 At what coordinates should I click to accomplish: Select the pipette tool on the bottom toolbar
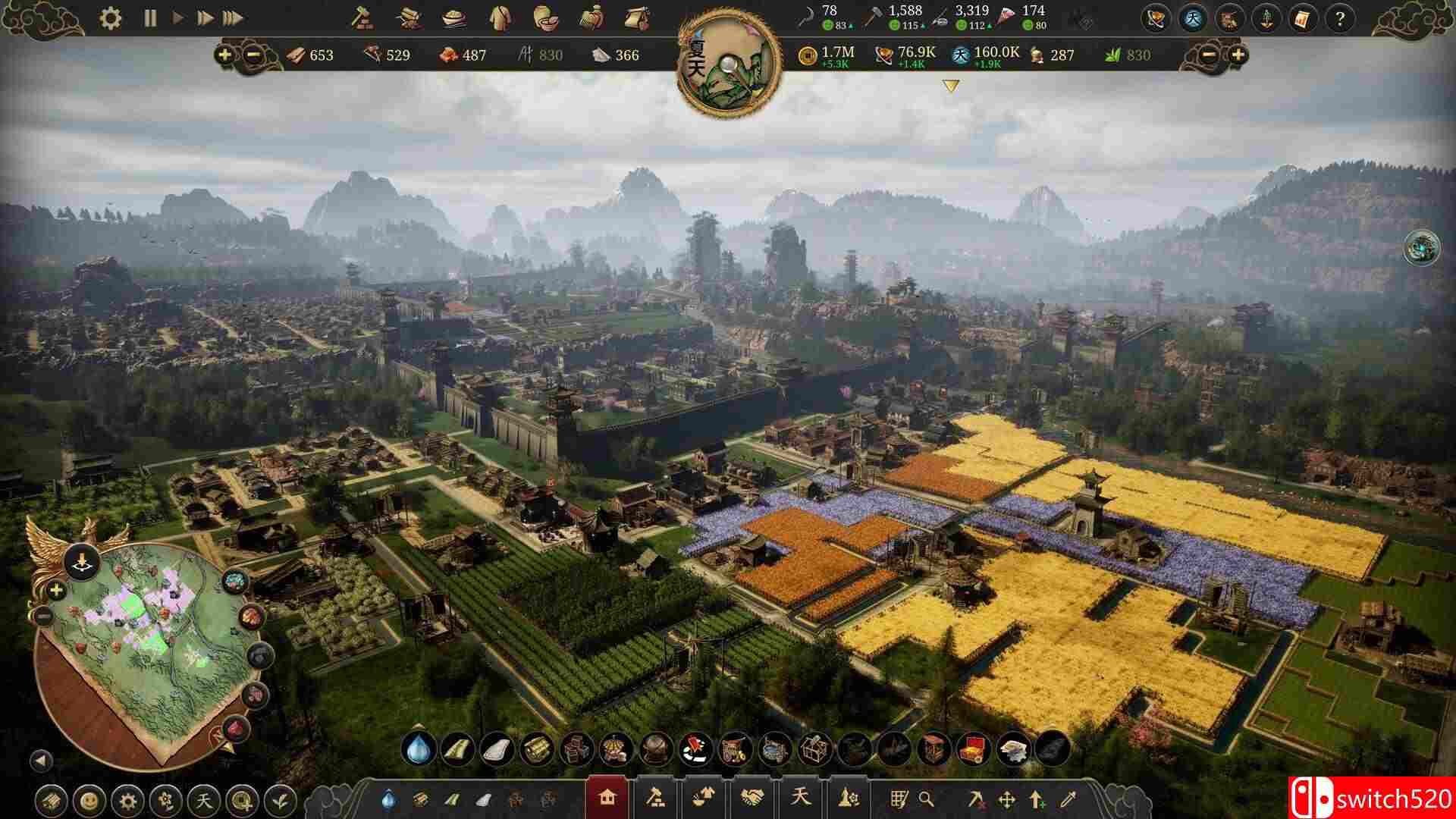click(1068, 799)
